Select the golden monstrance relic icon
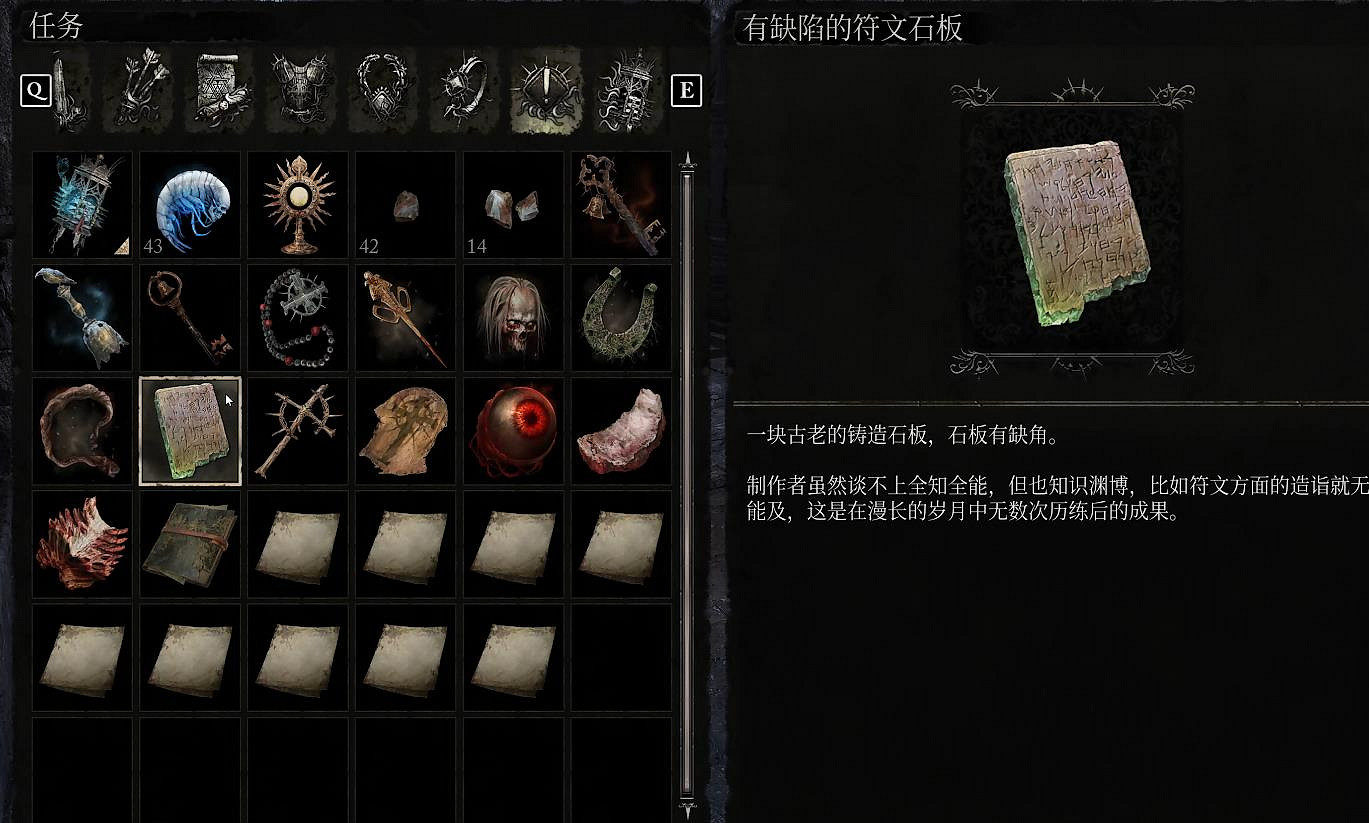This screenshot has height=823, width=1369. [297, 204]
